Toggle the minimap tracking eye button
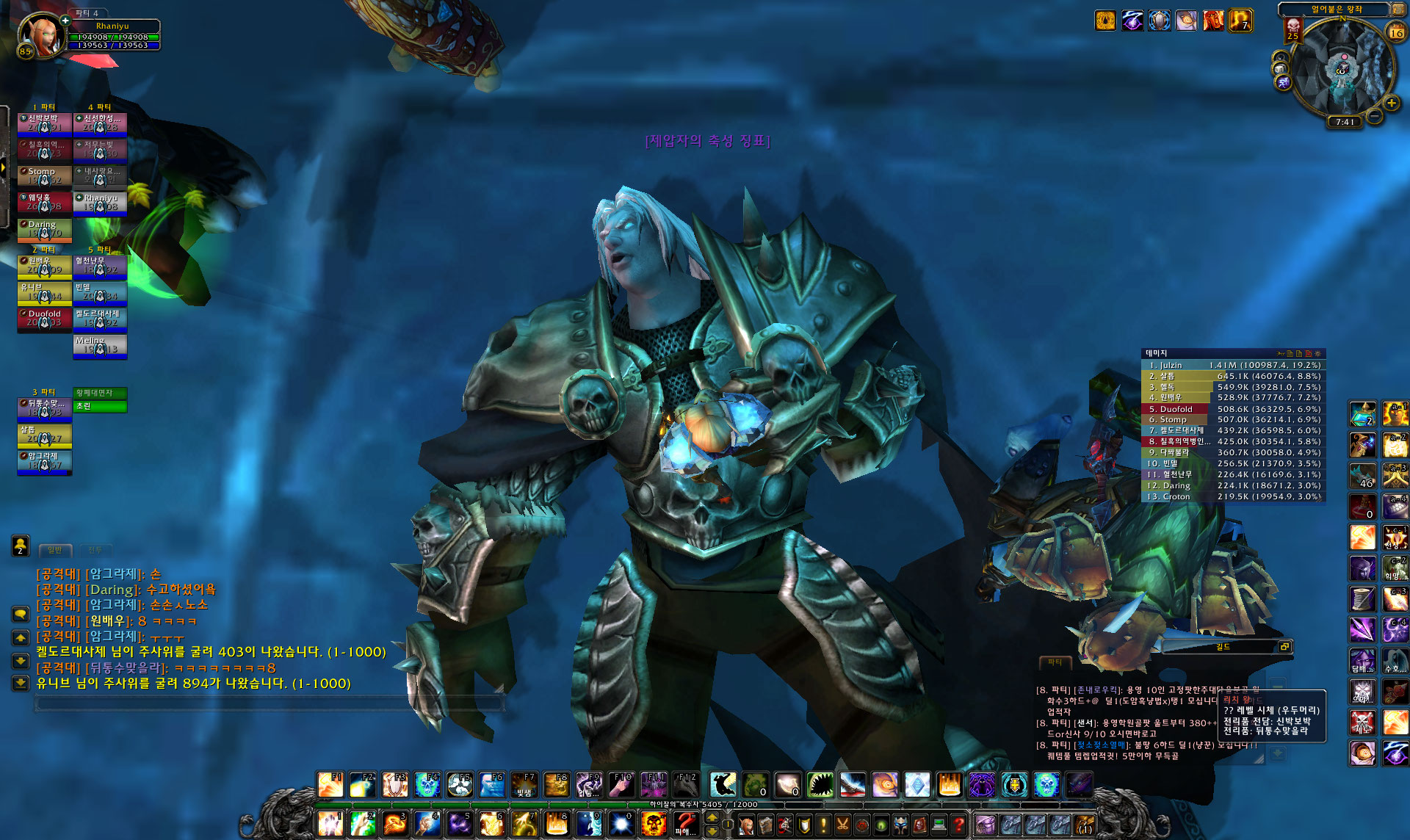1410x840 pixels. click(1281, 57)
